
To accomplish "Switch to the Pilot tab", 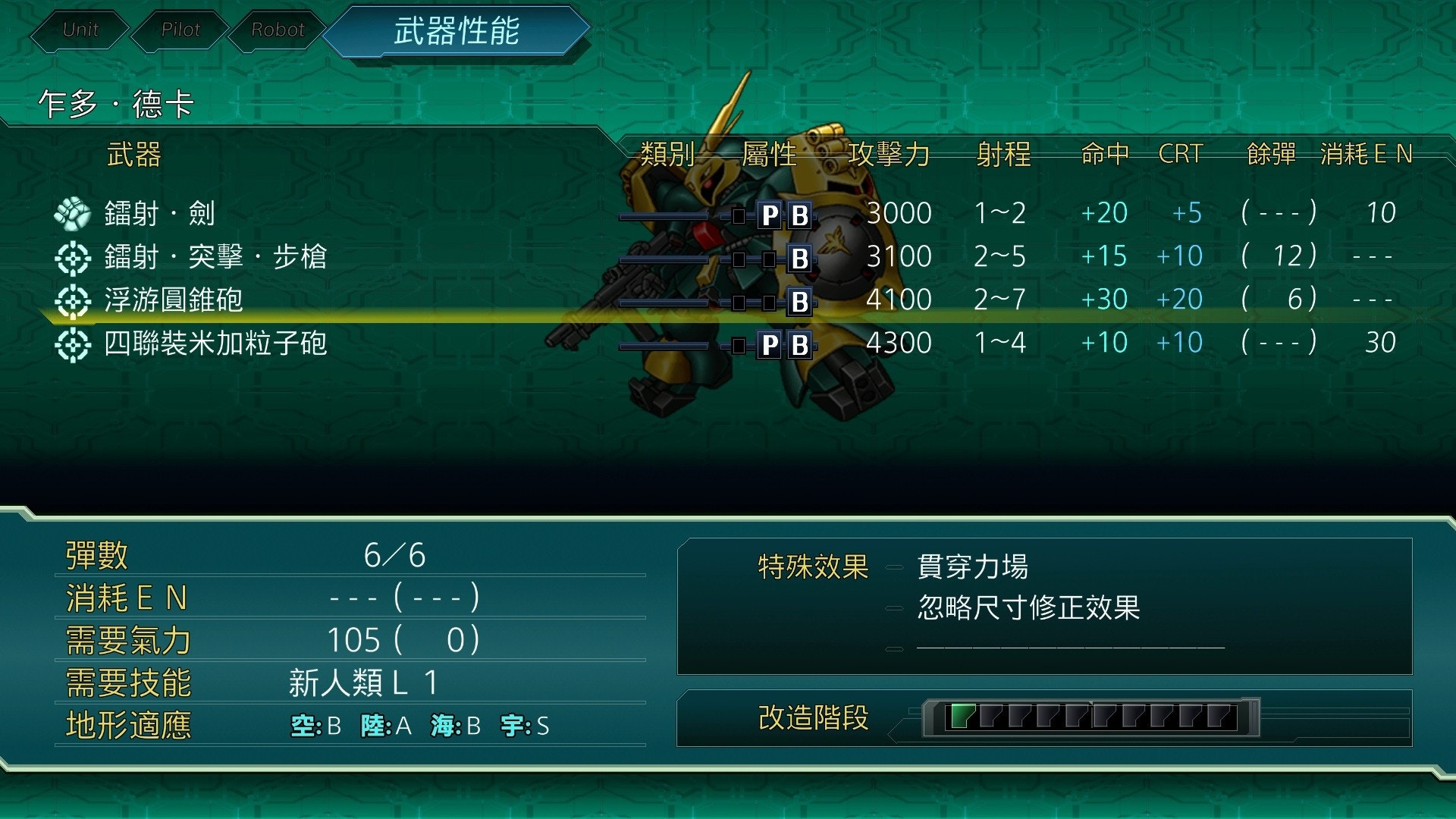I will pos(180,30).
